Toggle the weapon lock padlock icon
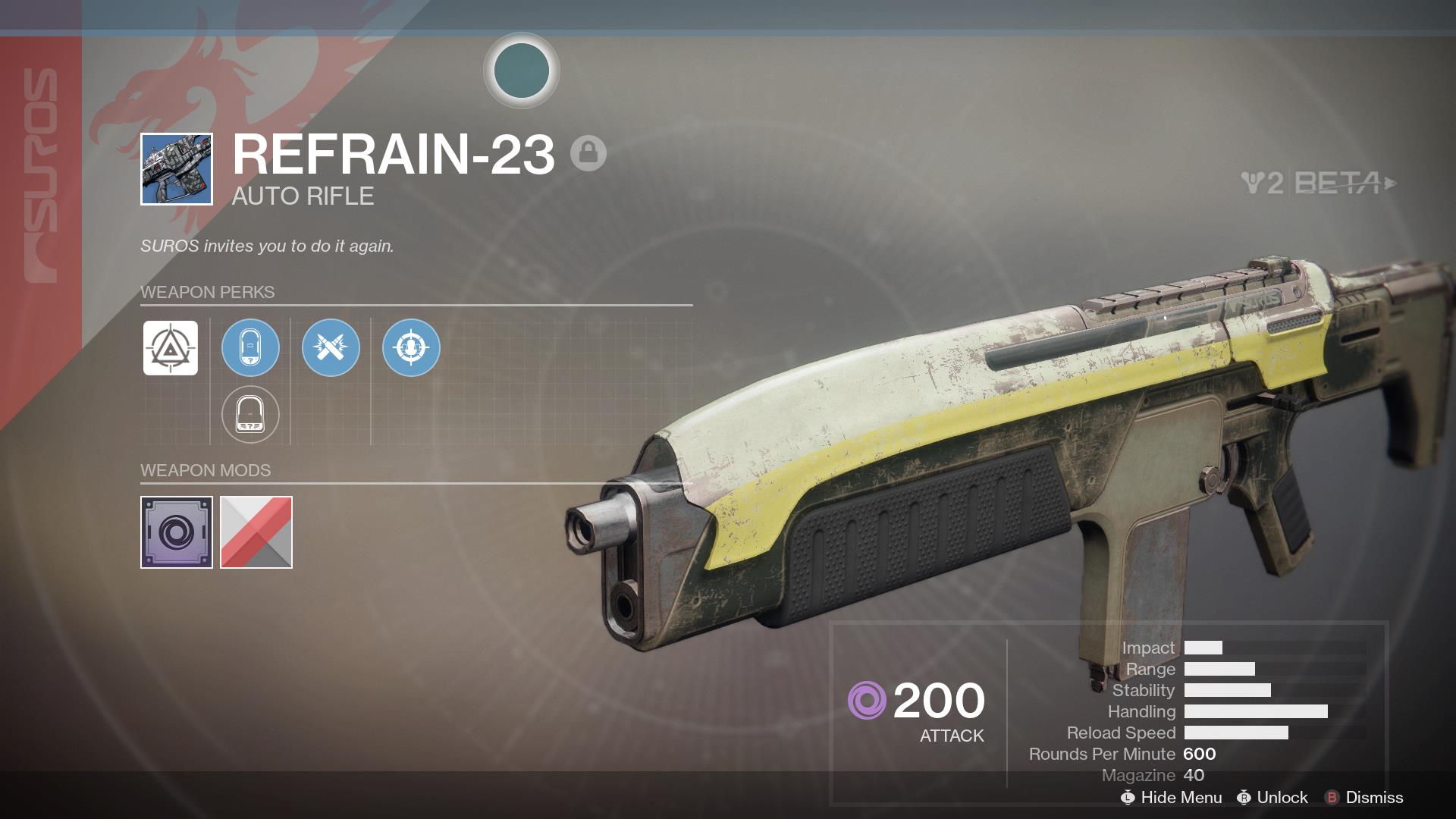 589,154
